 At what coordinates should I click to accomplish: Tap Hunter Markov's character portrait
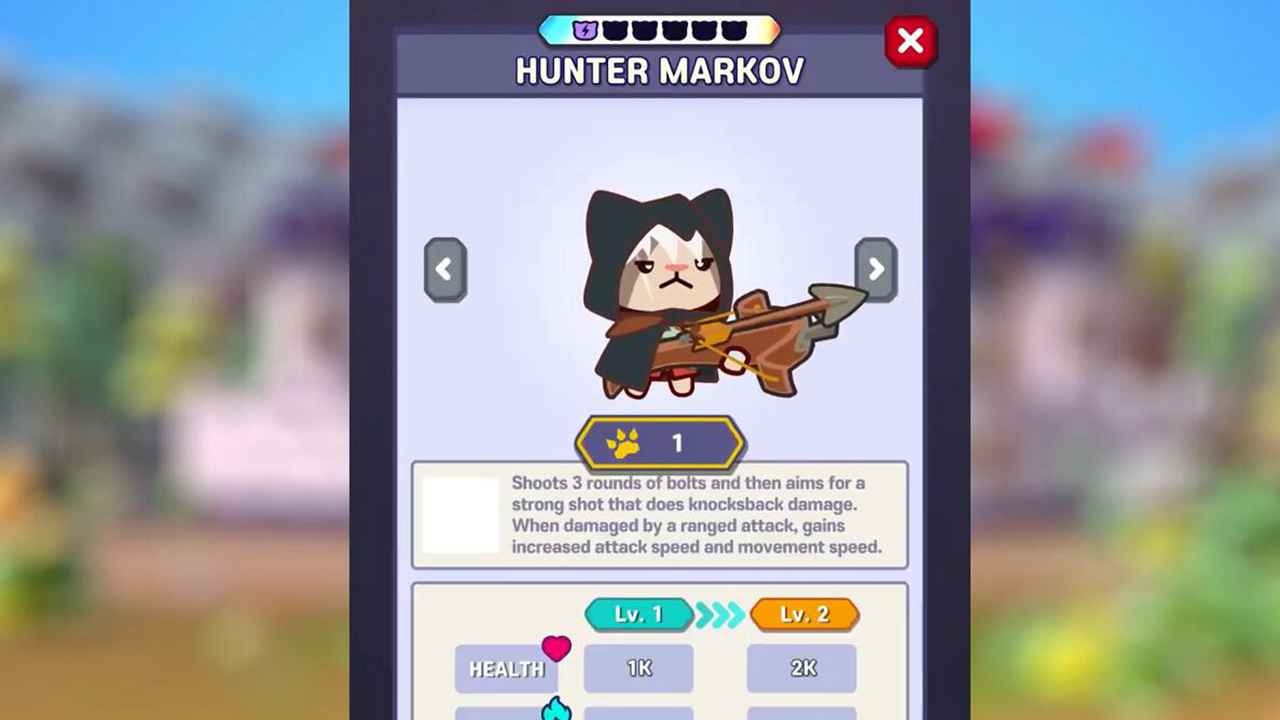click(660, 290)
